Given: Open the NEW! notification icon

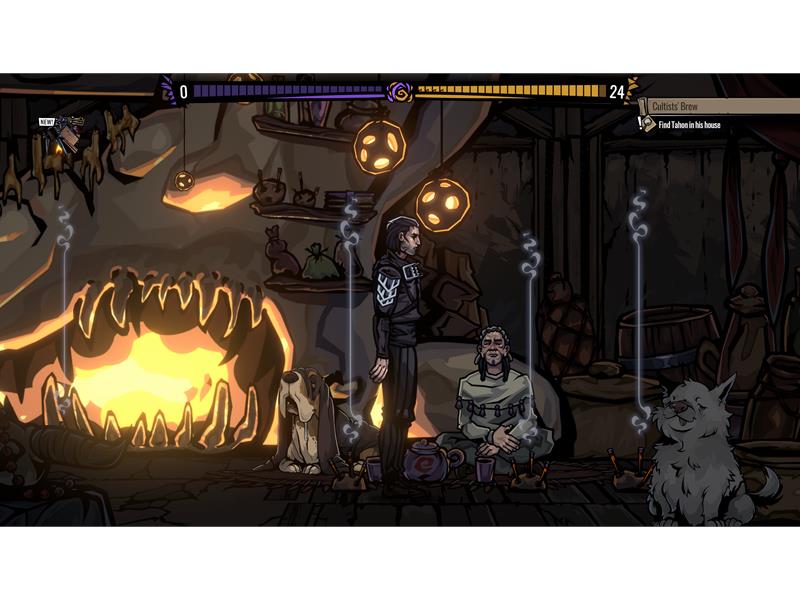Looking at the screenshot, I should pyautogui.click(x=66, y=130).
